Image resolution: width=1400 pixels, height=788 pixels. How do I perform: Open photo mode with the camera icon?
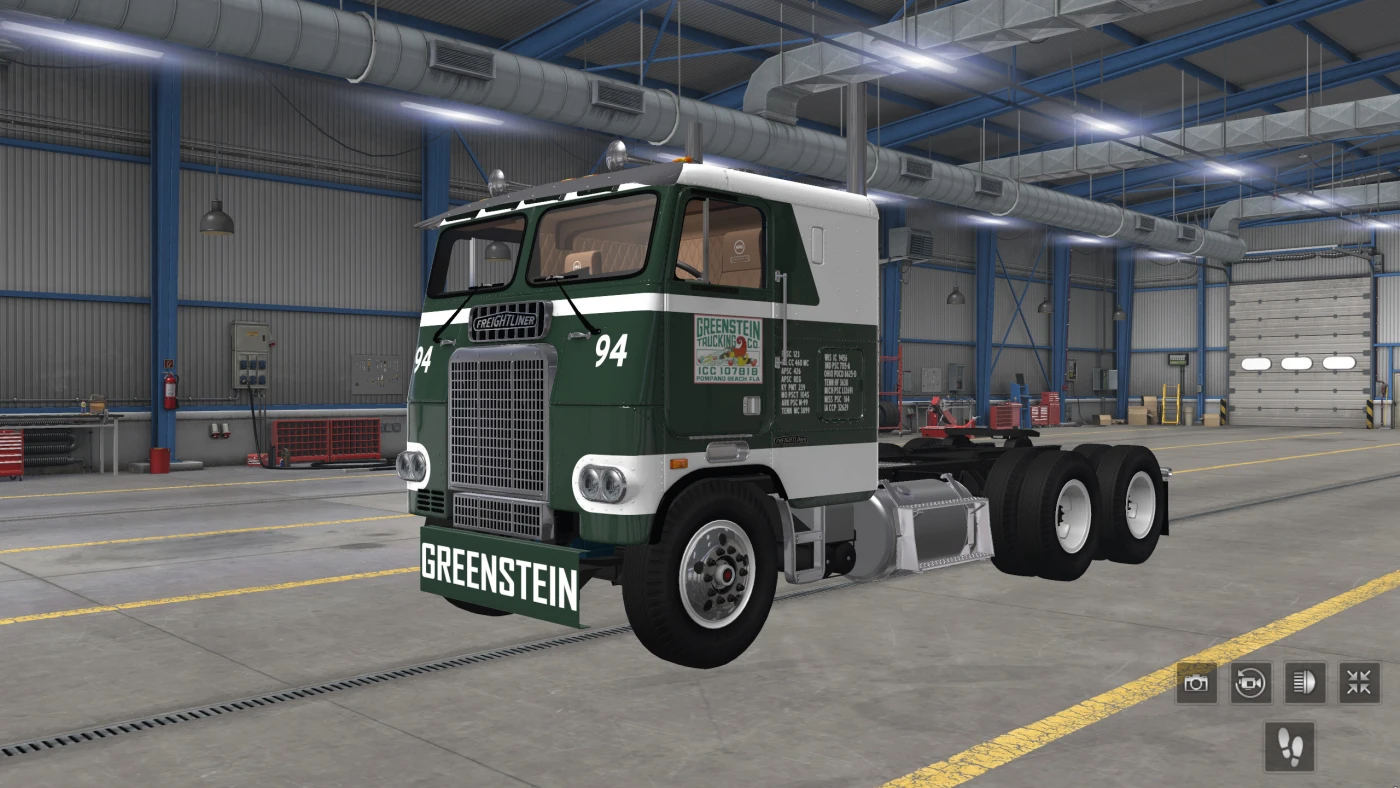pos(1196,683)
